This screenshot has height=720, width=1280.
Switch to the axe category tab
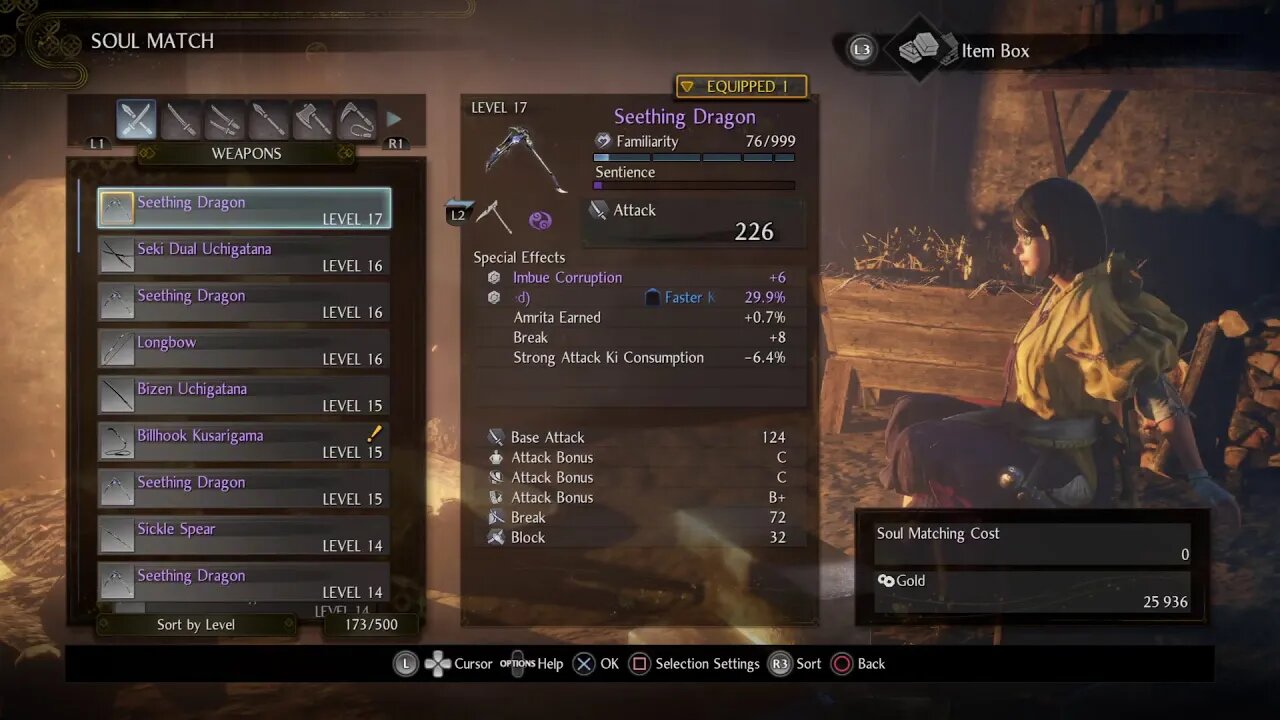pyautogui.click(x=313, y=120)
